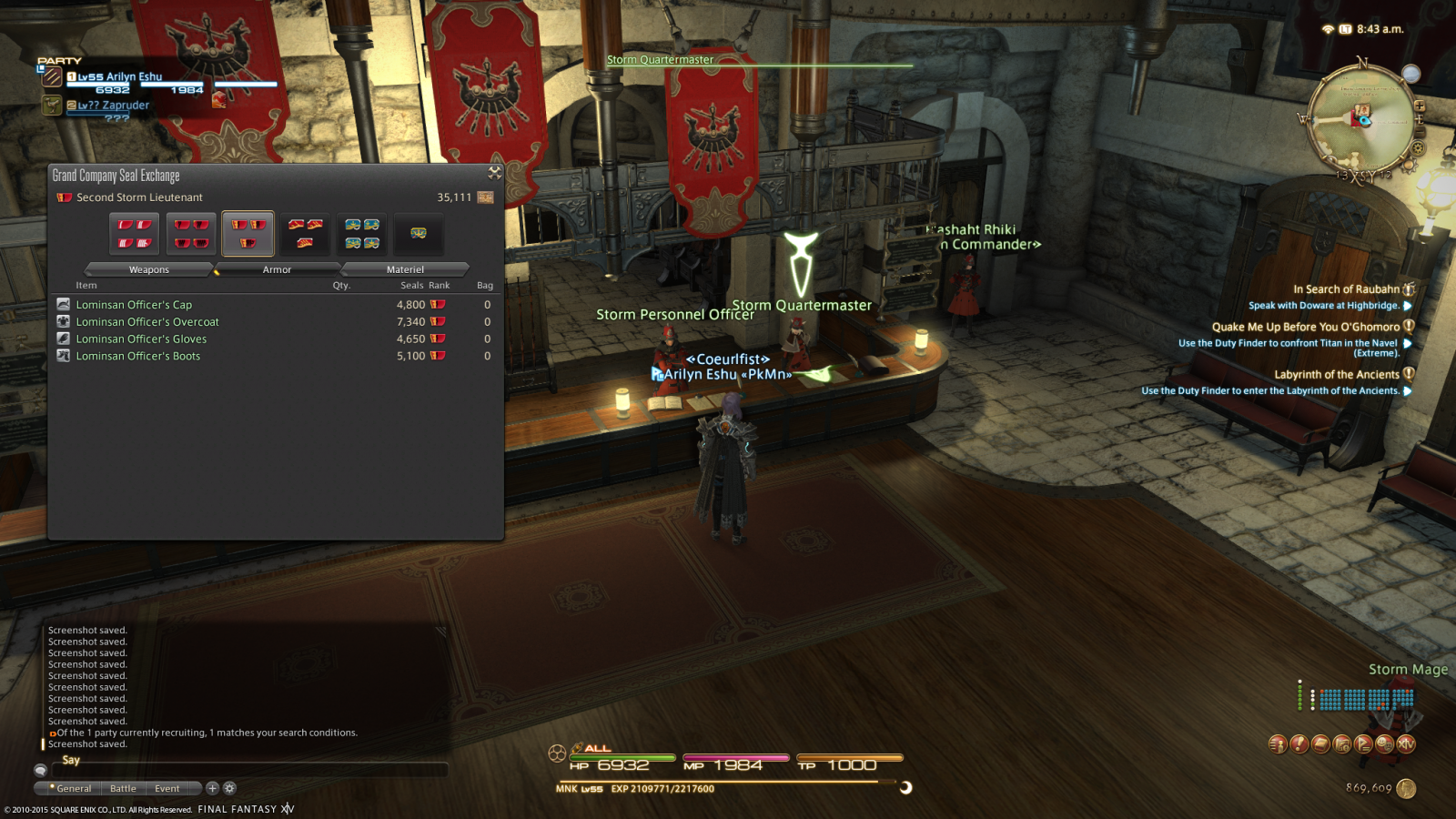Zoom in the minimap with plus button
The width and height of the screenshot is (1456, 819).
(x=1420, y=106)
